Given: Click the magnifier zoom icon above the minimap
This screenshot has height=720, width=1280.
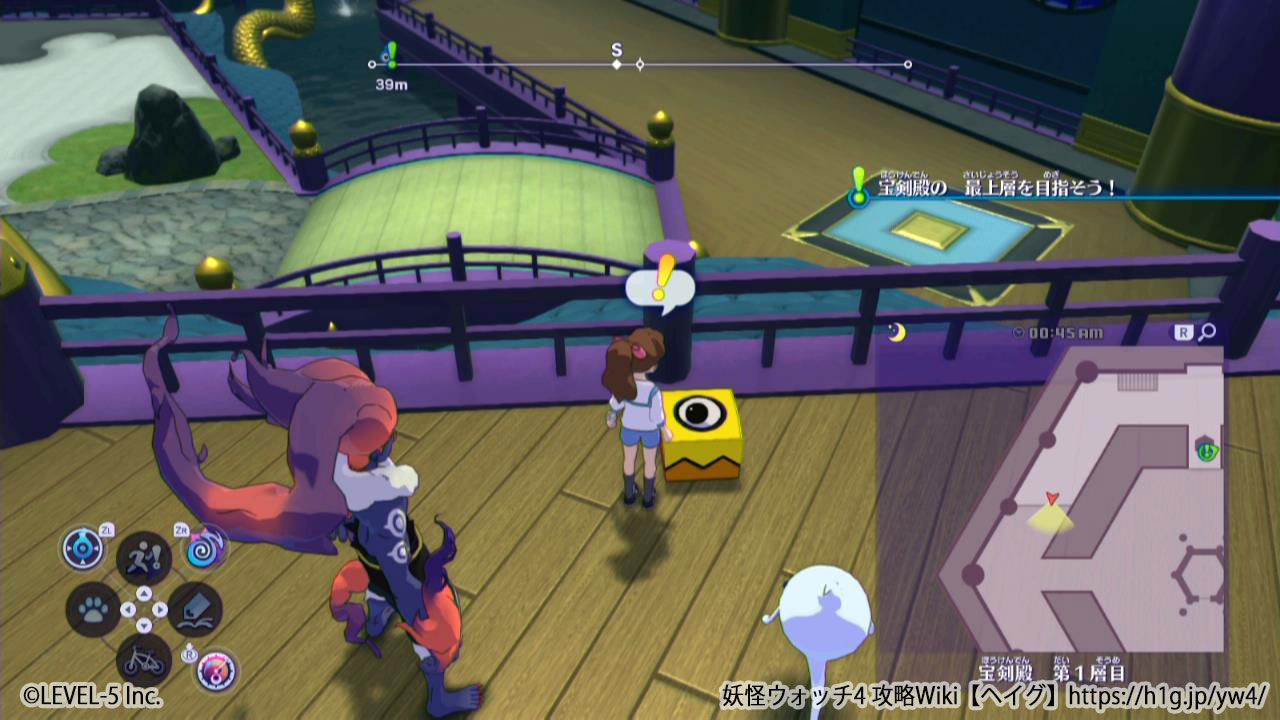Looking at the screenshot, I should click(x=1208, y=333).
